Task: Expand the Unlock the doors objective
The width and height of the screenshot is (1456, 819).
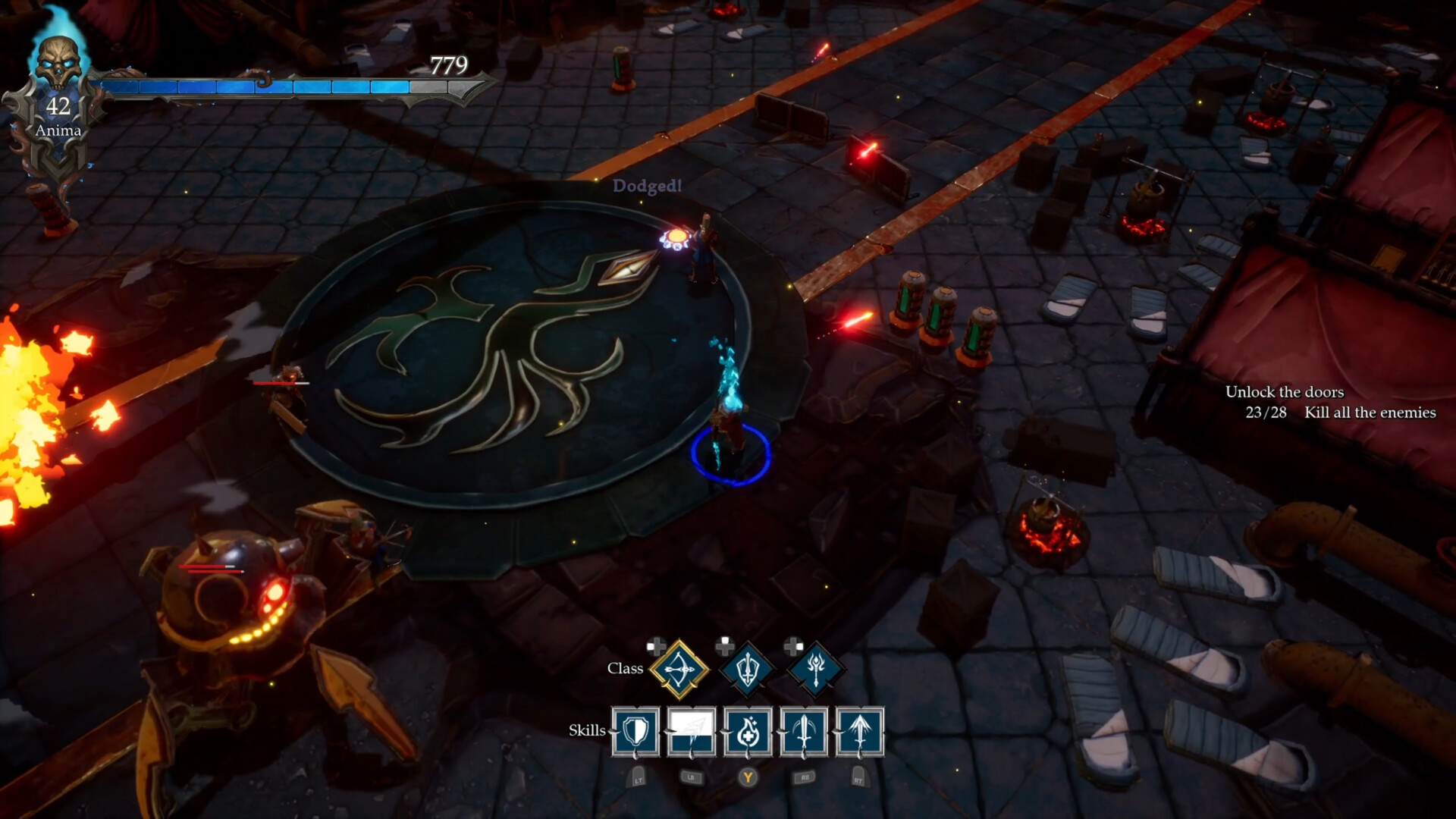Action: [x=1285, y=393]
